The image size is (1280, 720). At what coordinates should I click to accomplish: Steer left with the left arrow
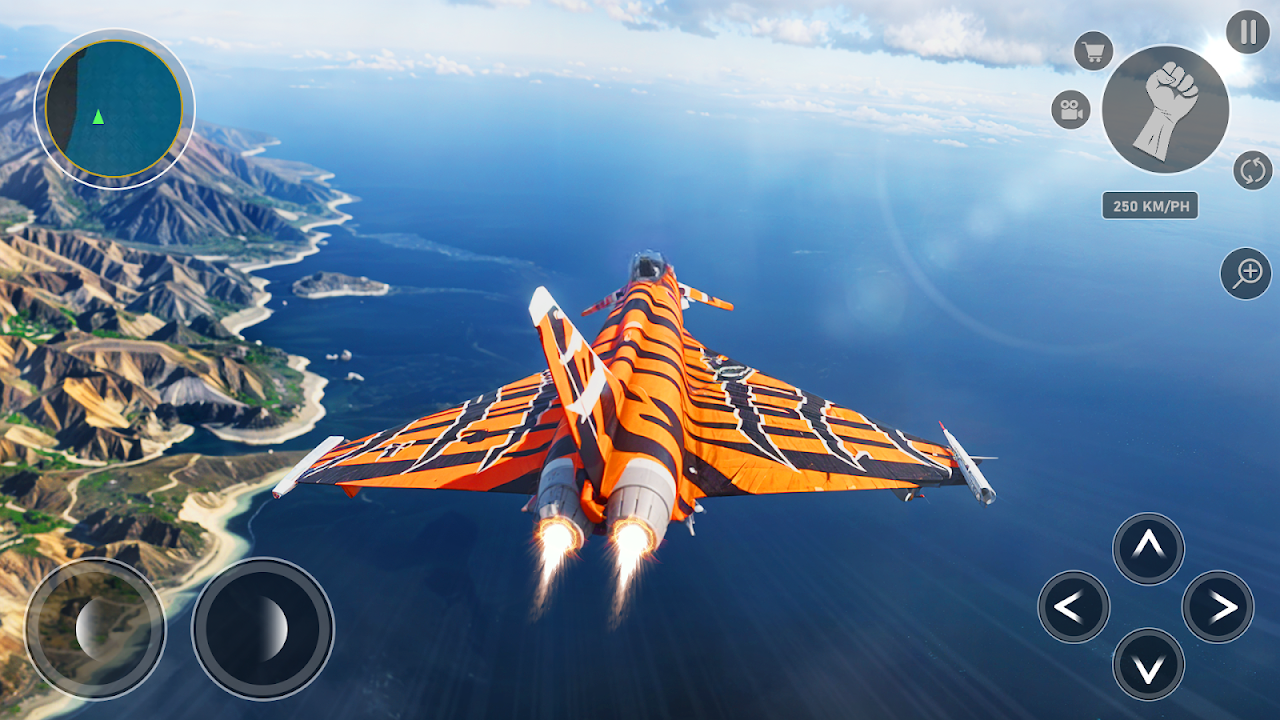pyautogui.click(x=1073, y=607)
